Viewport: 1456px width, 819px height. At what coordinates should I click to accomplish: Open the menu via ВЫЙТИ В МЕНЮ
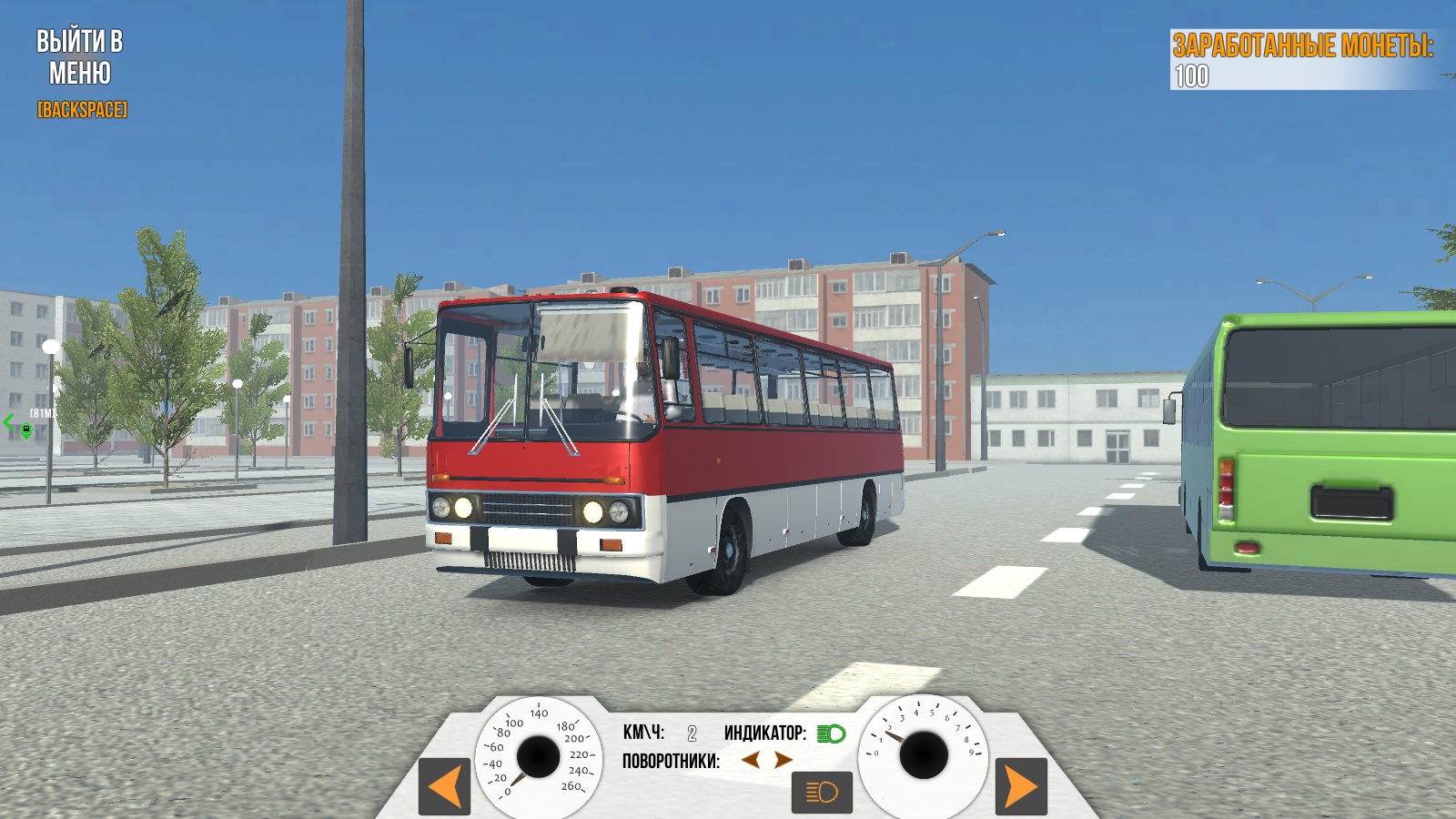click(x=80, y=55)
